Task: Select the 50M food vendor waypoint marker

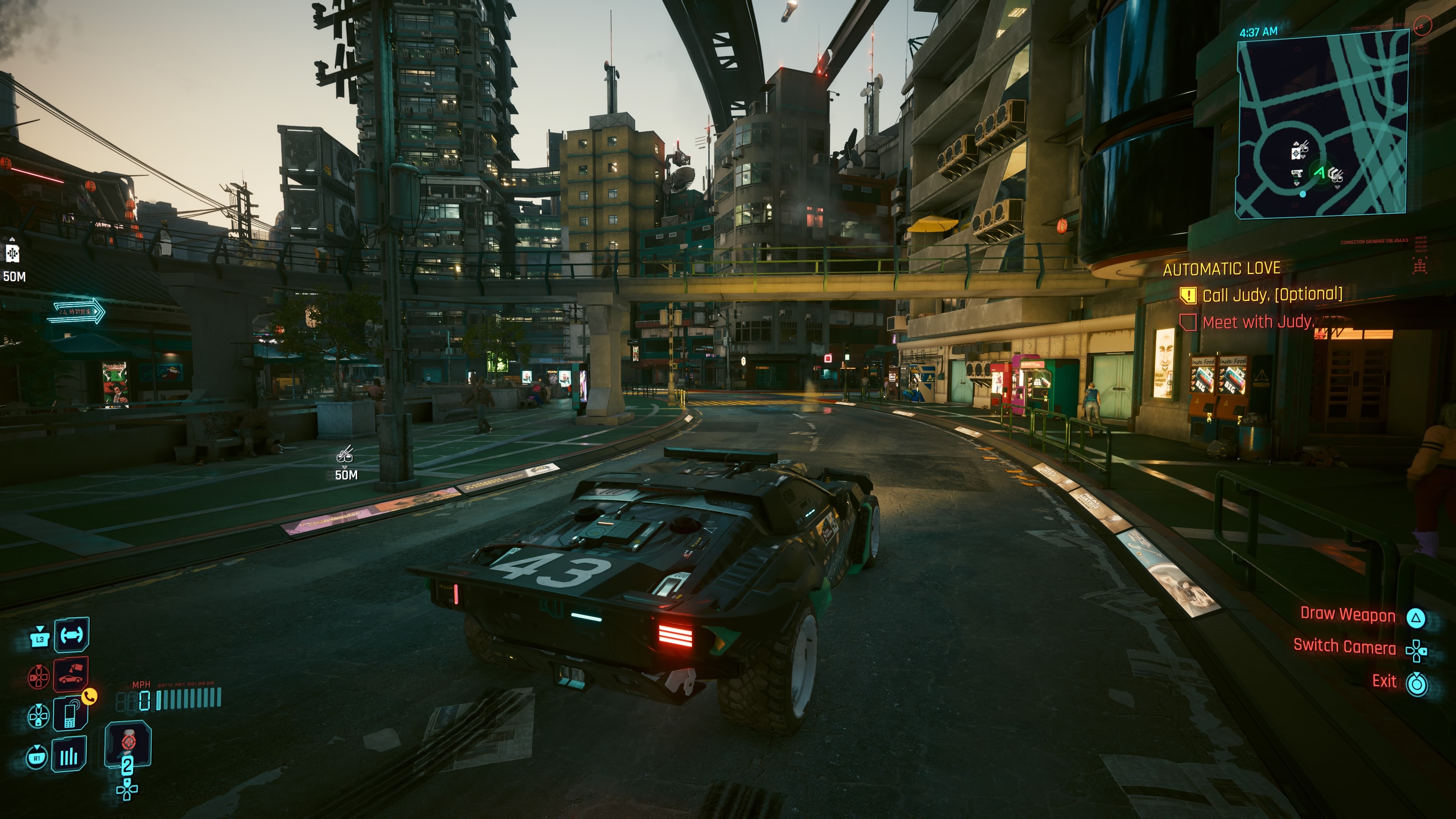Action: [x=345, y=455]
